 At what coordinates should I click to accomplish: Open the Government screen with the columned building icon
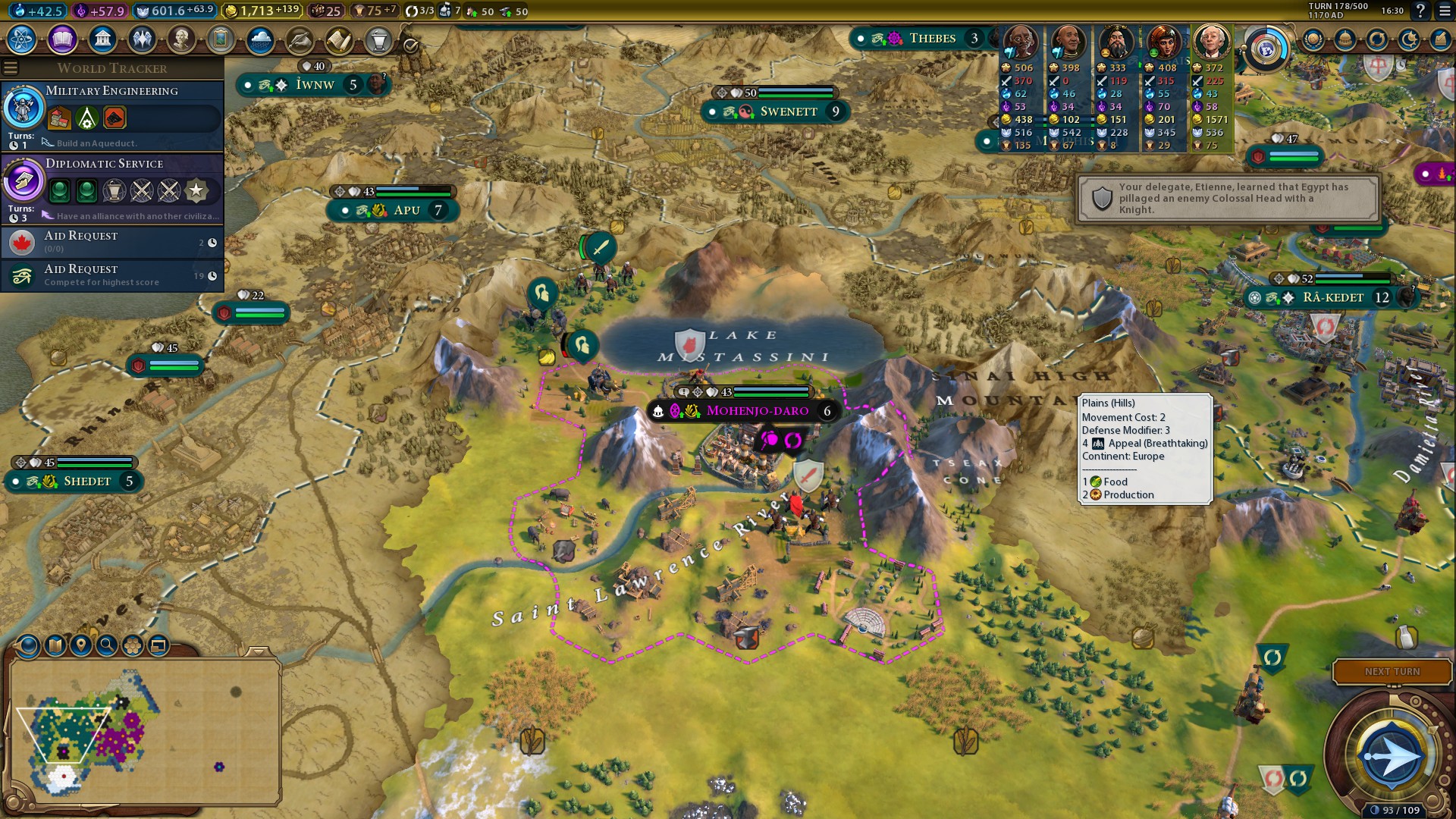102,39
